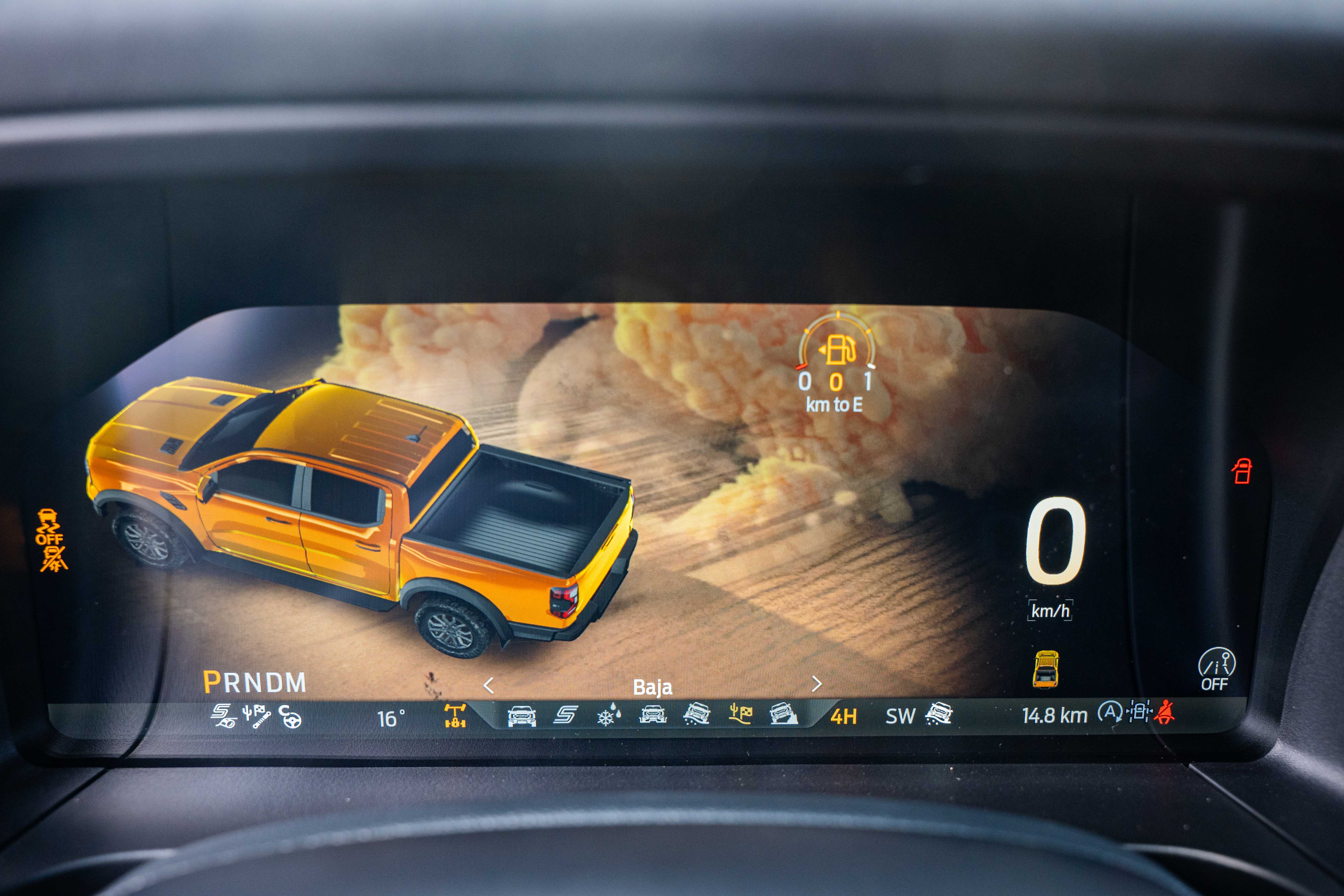Click the parking sensor car icon

pyautogui.click(x=1138, y=712)
